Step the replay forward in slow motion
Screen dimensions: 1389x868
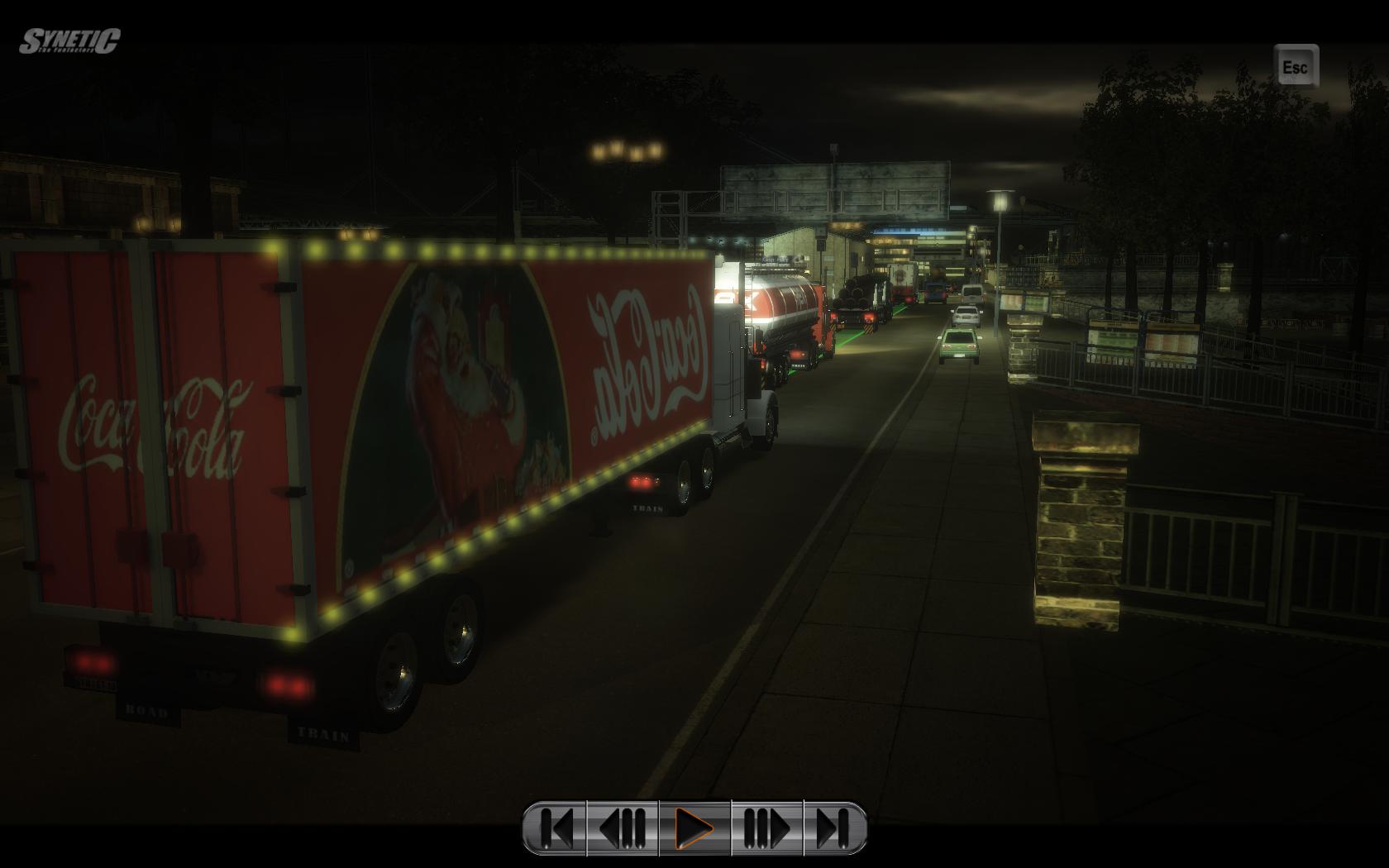click(766, 827)
